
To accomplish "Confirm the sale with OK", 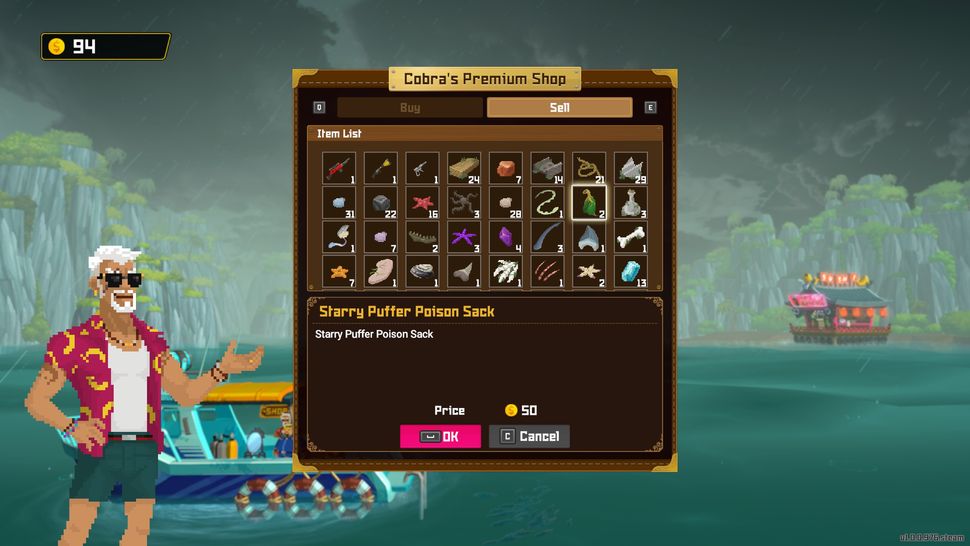I will point(440,436).
